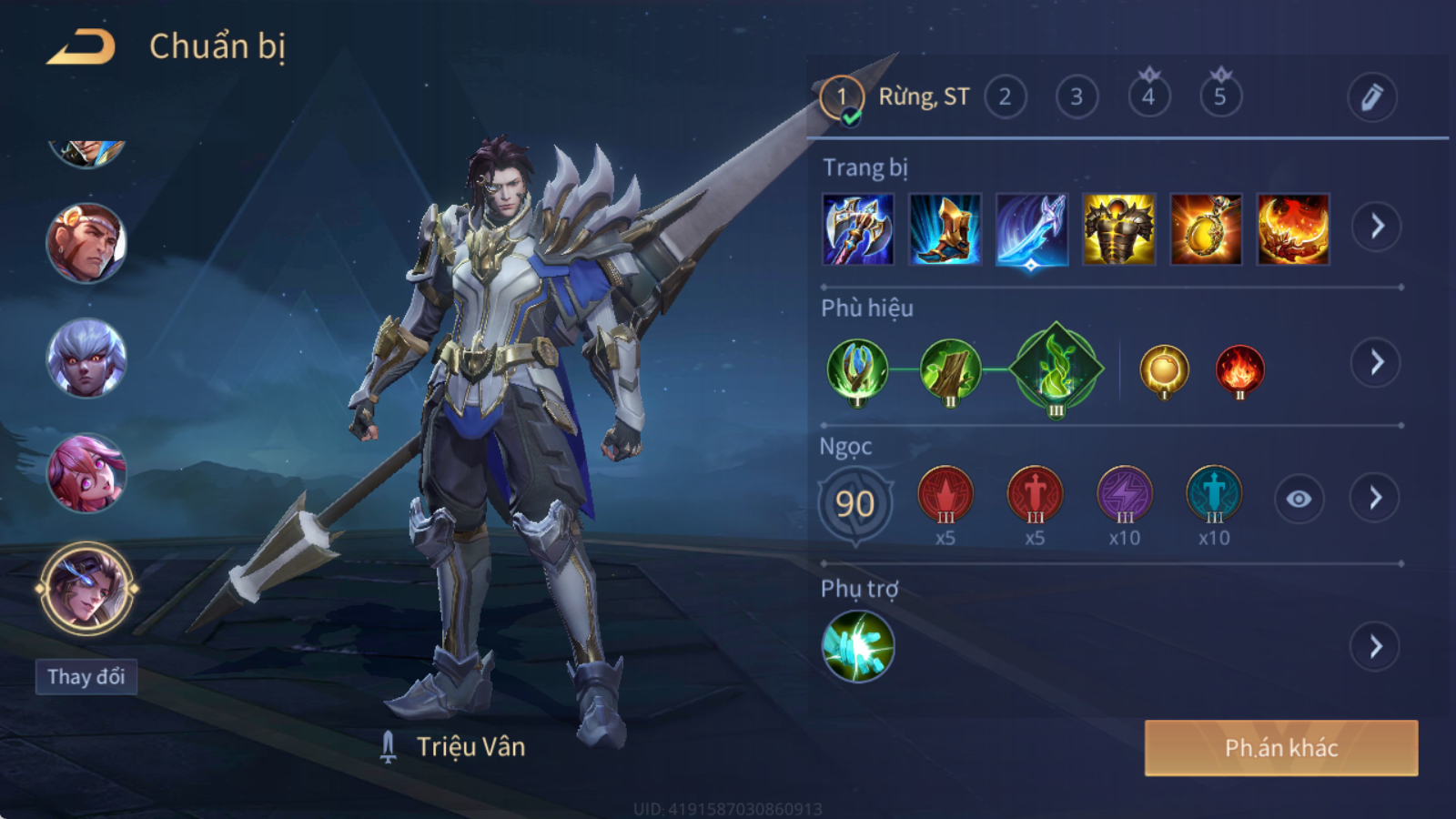Click the red fire badge icon
Screen dimensions: 1456x819
click(x=1239, y=370)
